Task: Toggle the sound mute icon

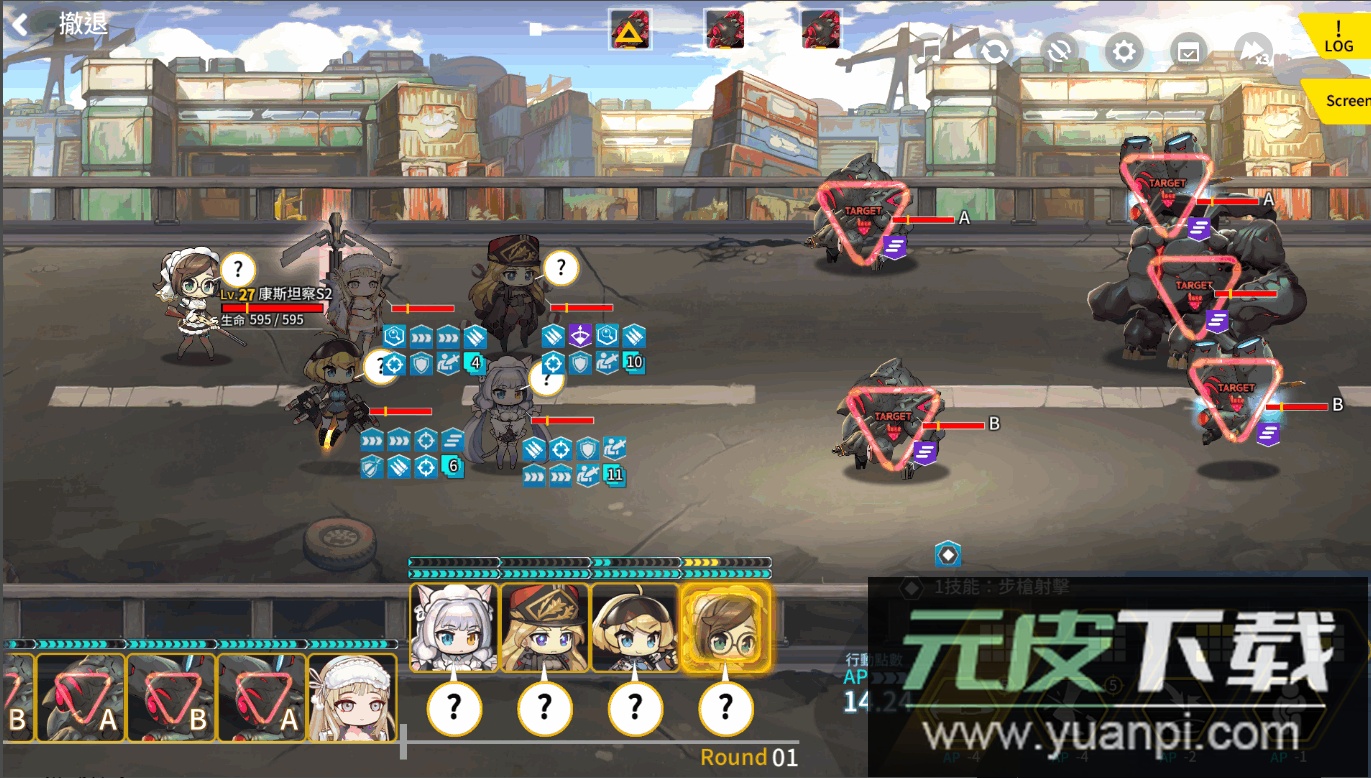Action: point(1058,50)
